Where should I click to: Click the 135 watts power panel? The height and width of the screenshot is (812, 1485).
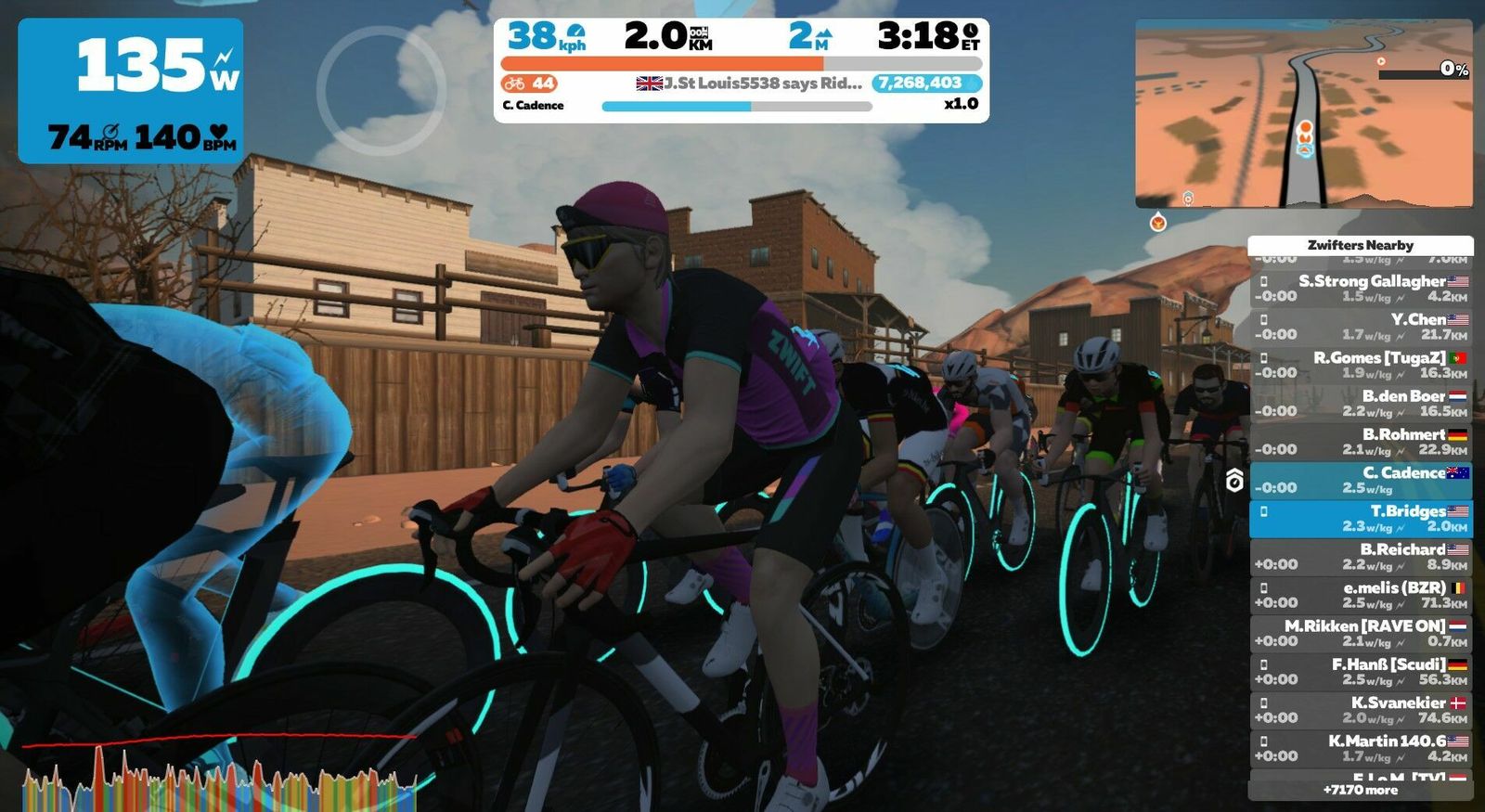(131, 90)
